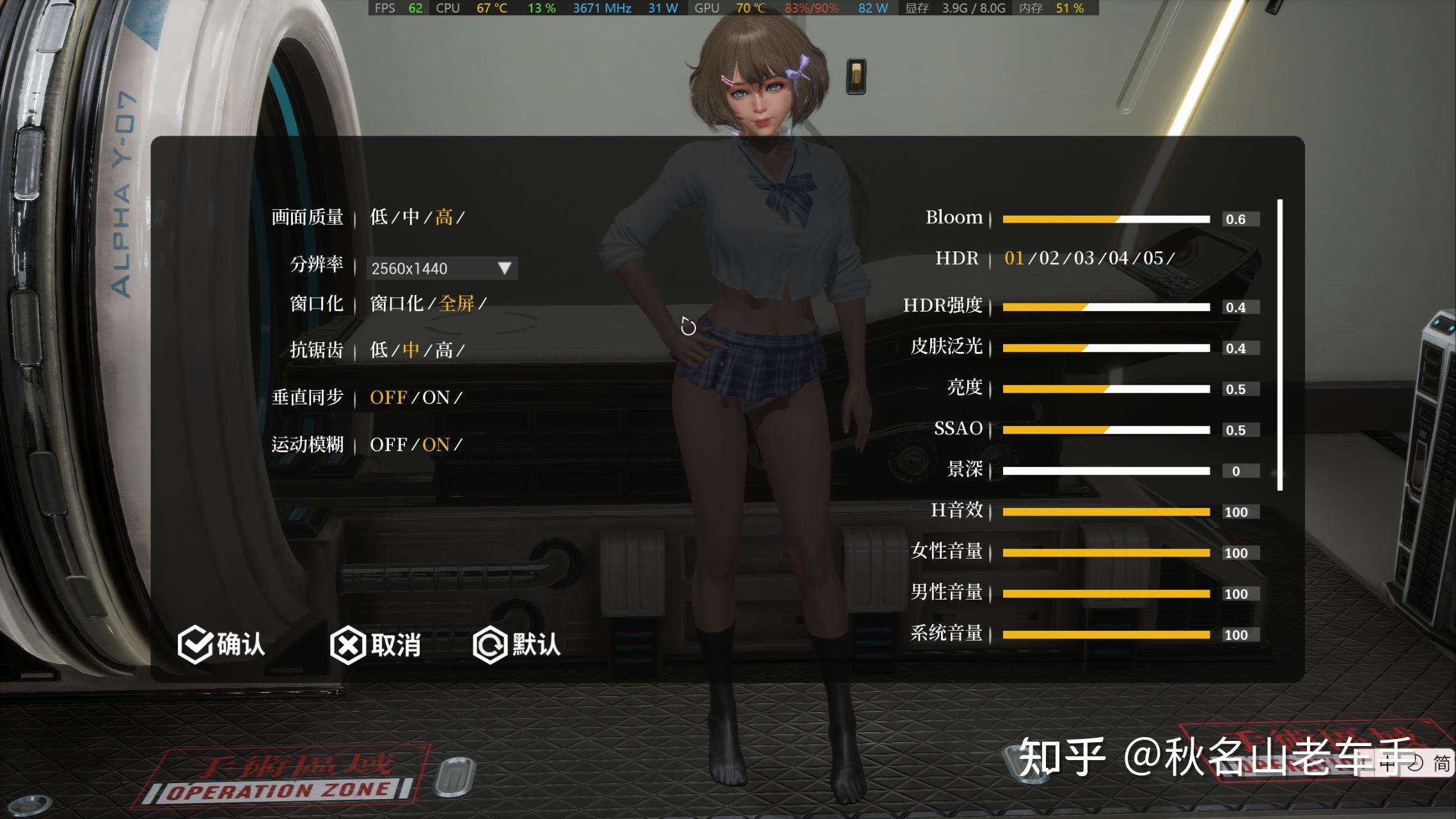Click the 系统音量 volume slider
The image size is (1456, 819).
click(x=1107, y=634)
